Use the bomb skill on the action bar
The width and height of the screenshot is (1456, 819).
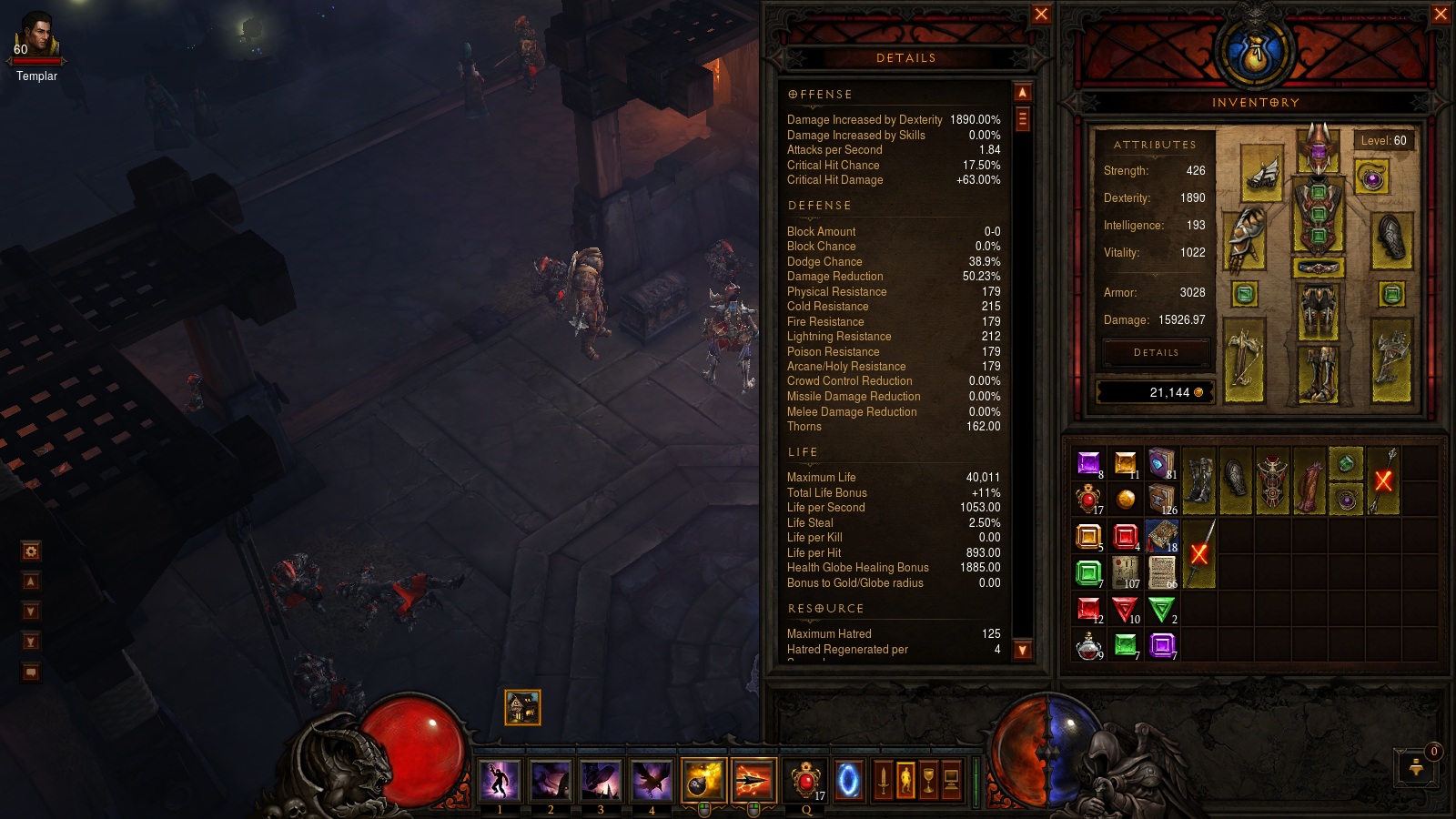(x=703, y=781)
